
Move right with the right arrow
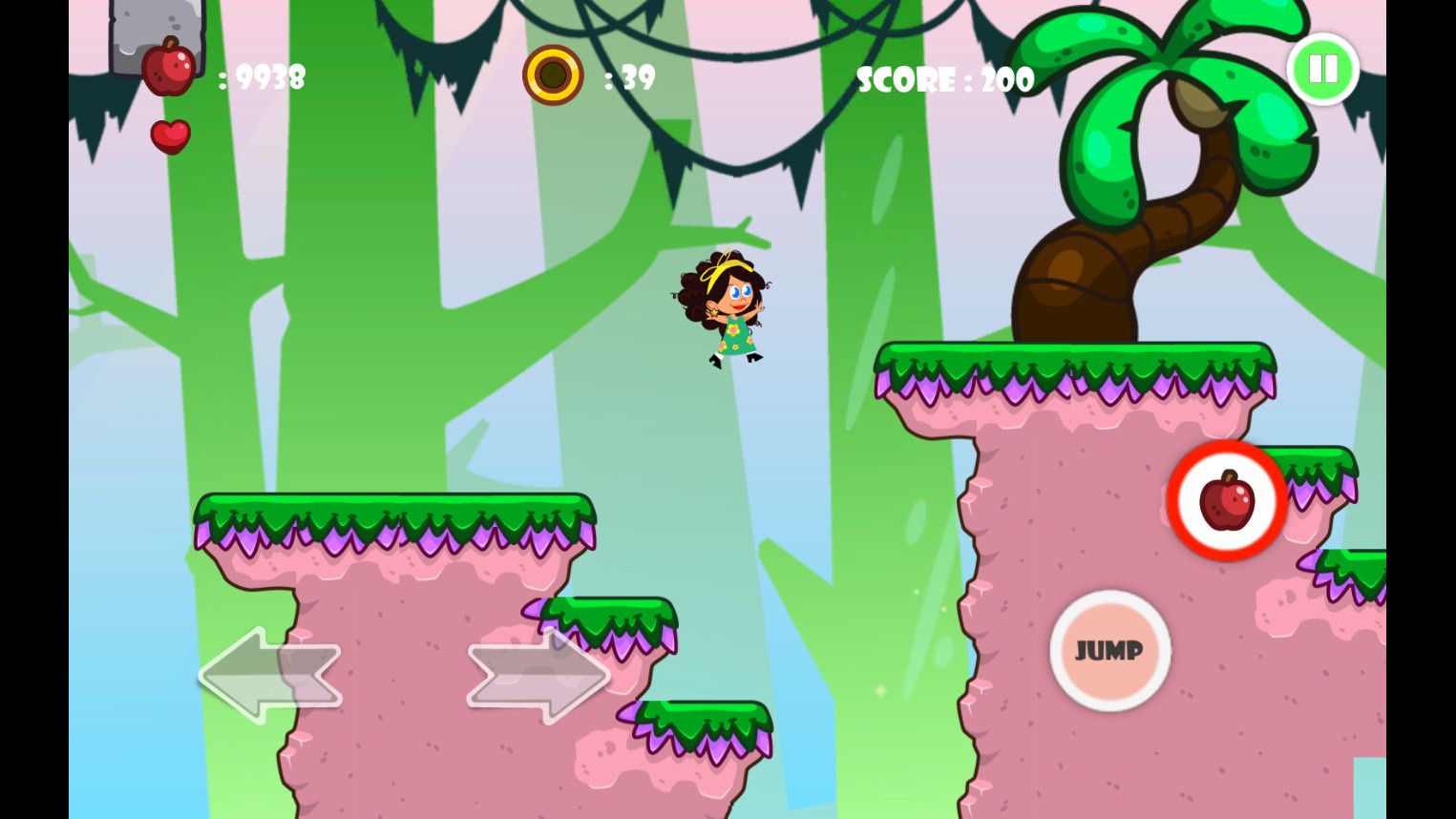(x=538, y=674)
